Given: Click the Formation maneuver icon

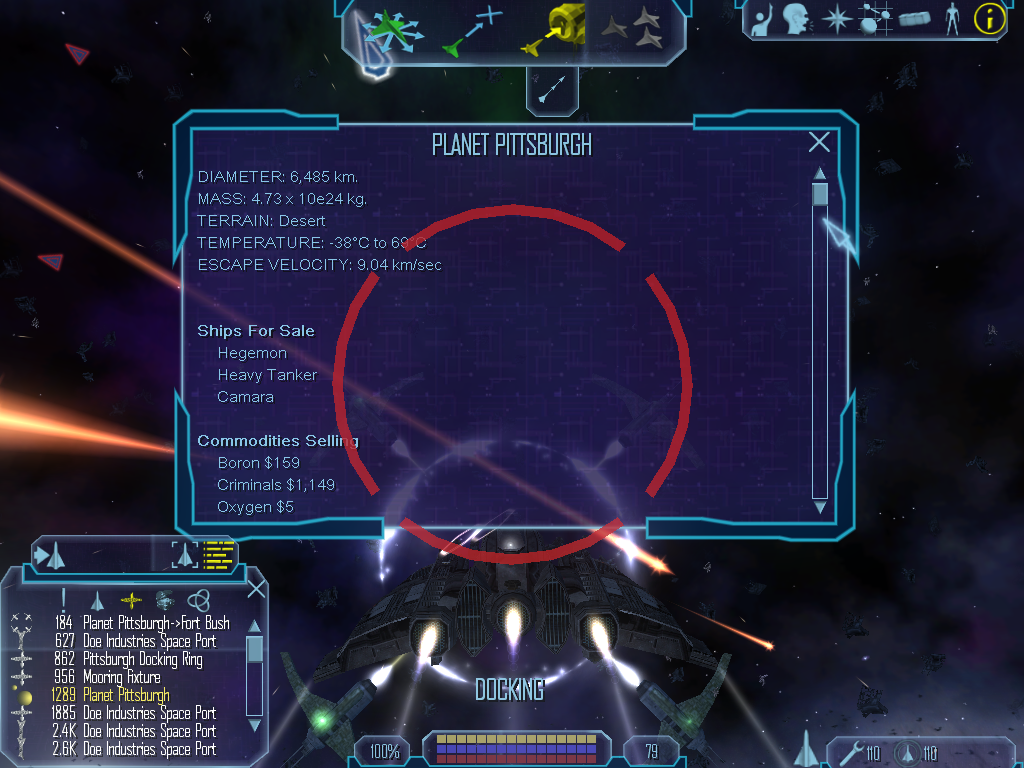Looking at the screenshot, I should pos(633,29).
